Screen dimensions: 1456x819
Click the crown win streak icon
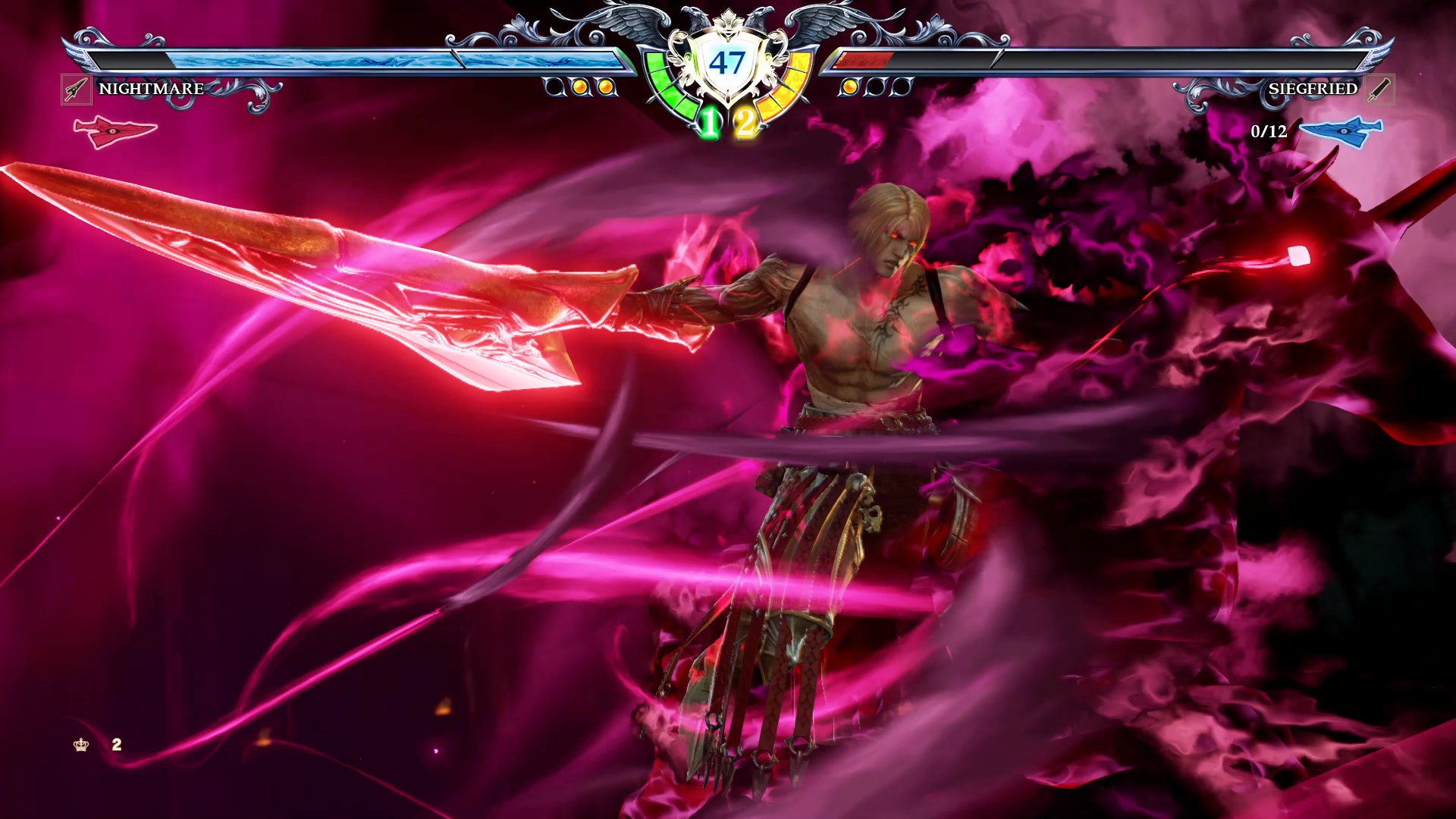tap(81, 745)
